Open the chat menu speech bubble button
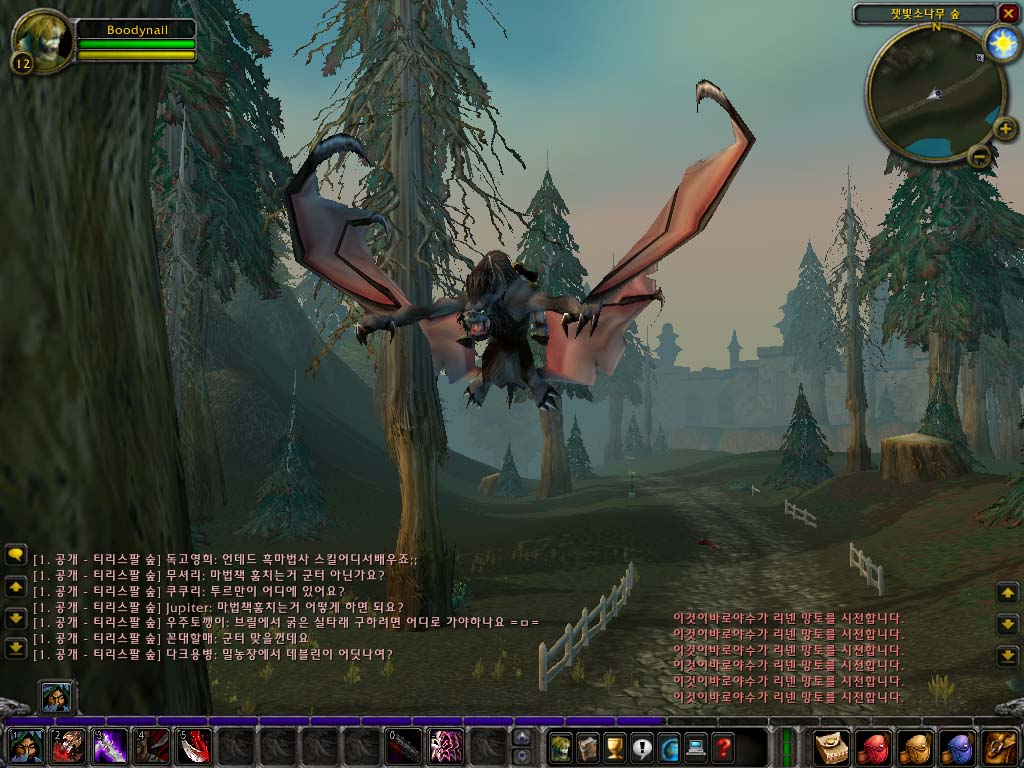This screenshot has height=768, width=1024. click(x=15, y=553)
